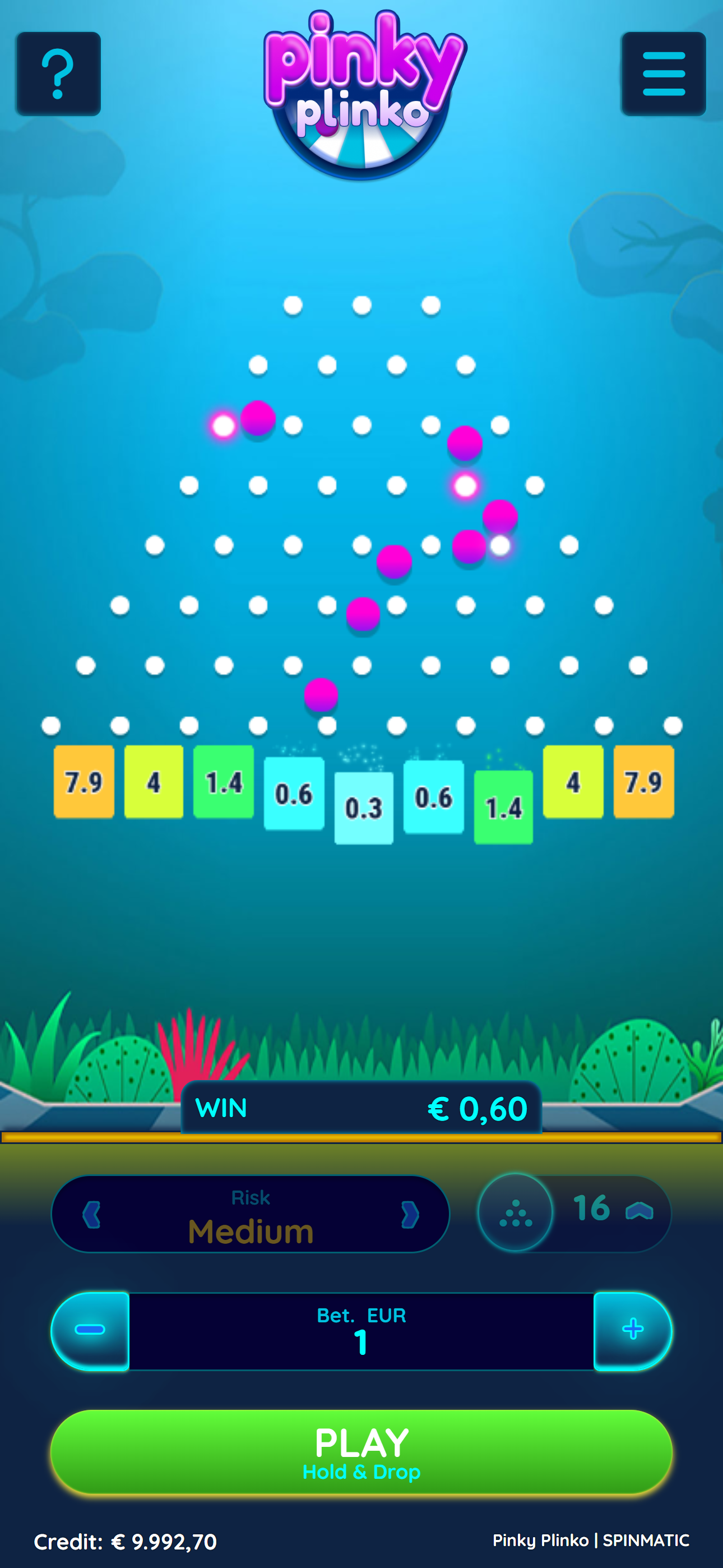Expand the lines selector via the up chevron
This screenshot has width=723, height=1568.
[x=639, y=1212]
